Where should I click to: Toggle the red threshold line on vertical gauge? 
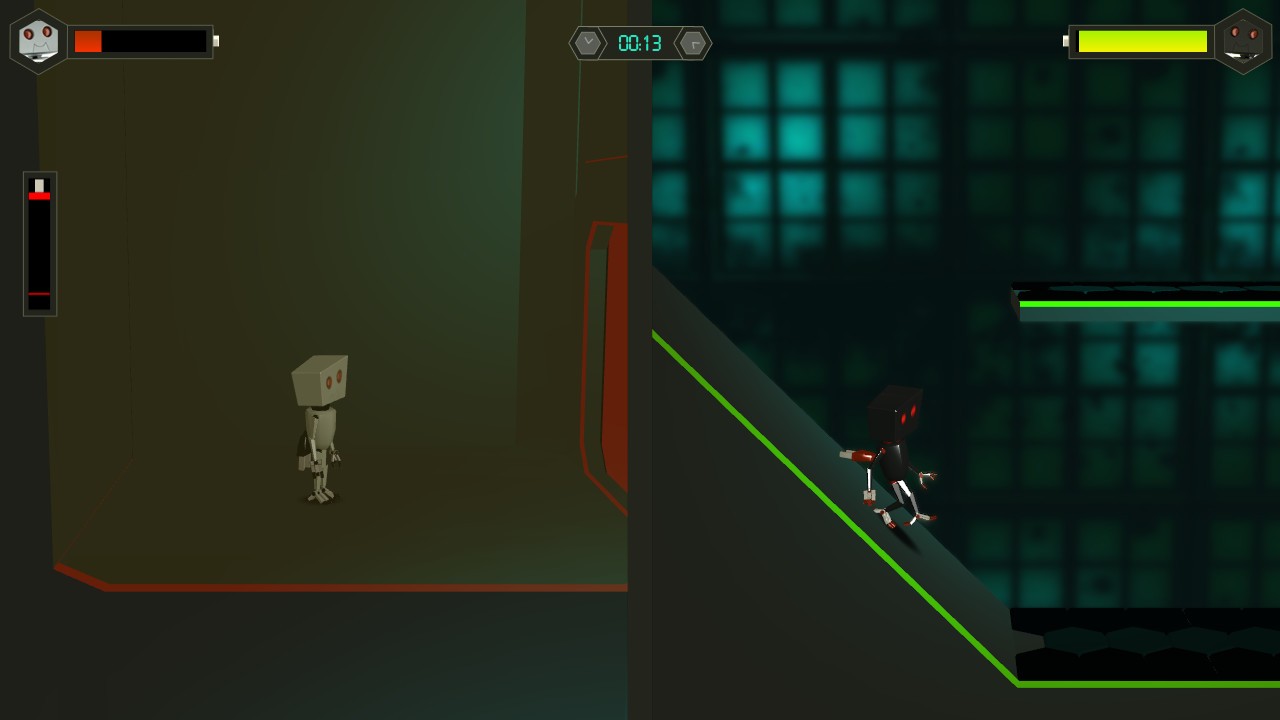pos(39,293)
